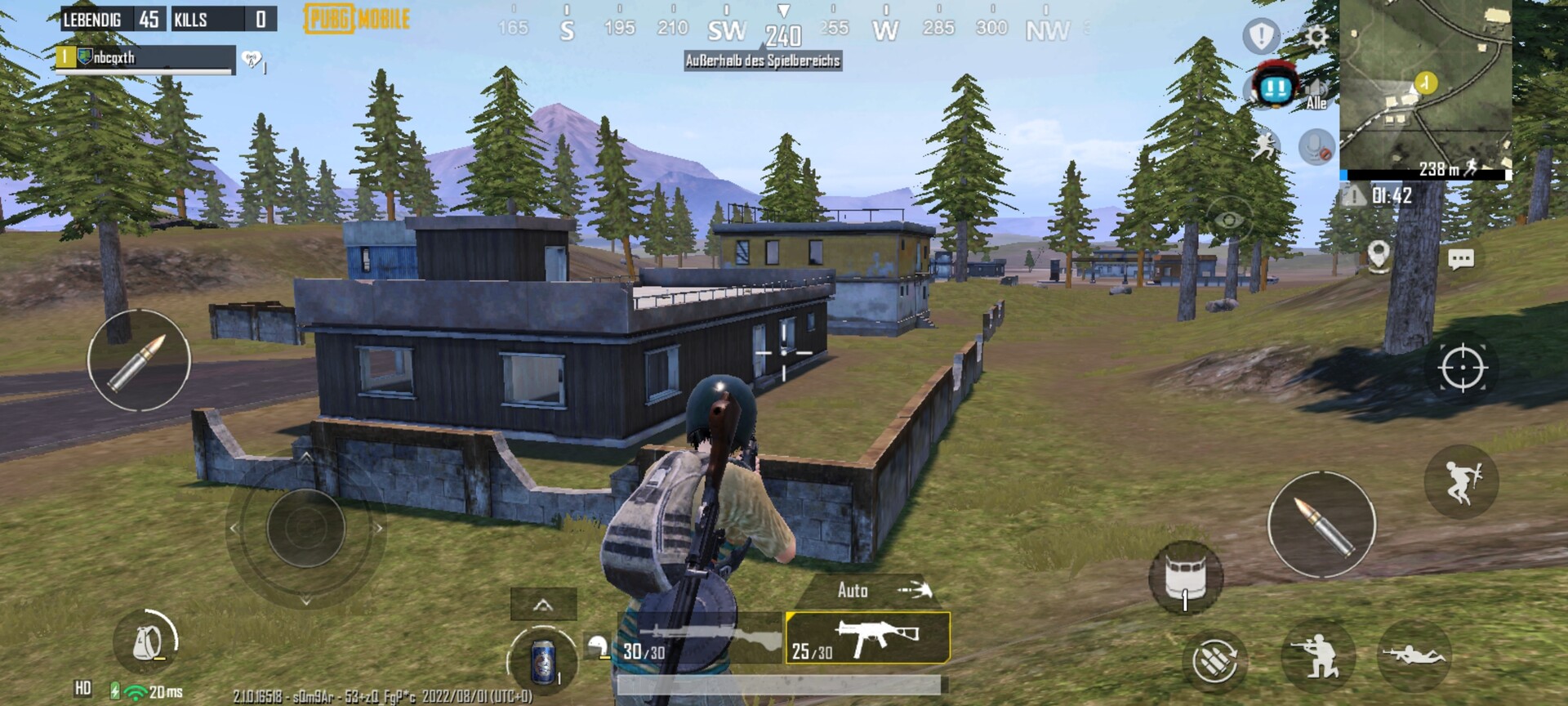Activate the eye free-look button

coord(1229,220)
